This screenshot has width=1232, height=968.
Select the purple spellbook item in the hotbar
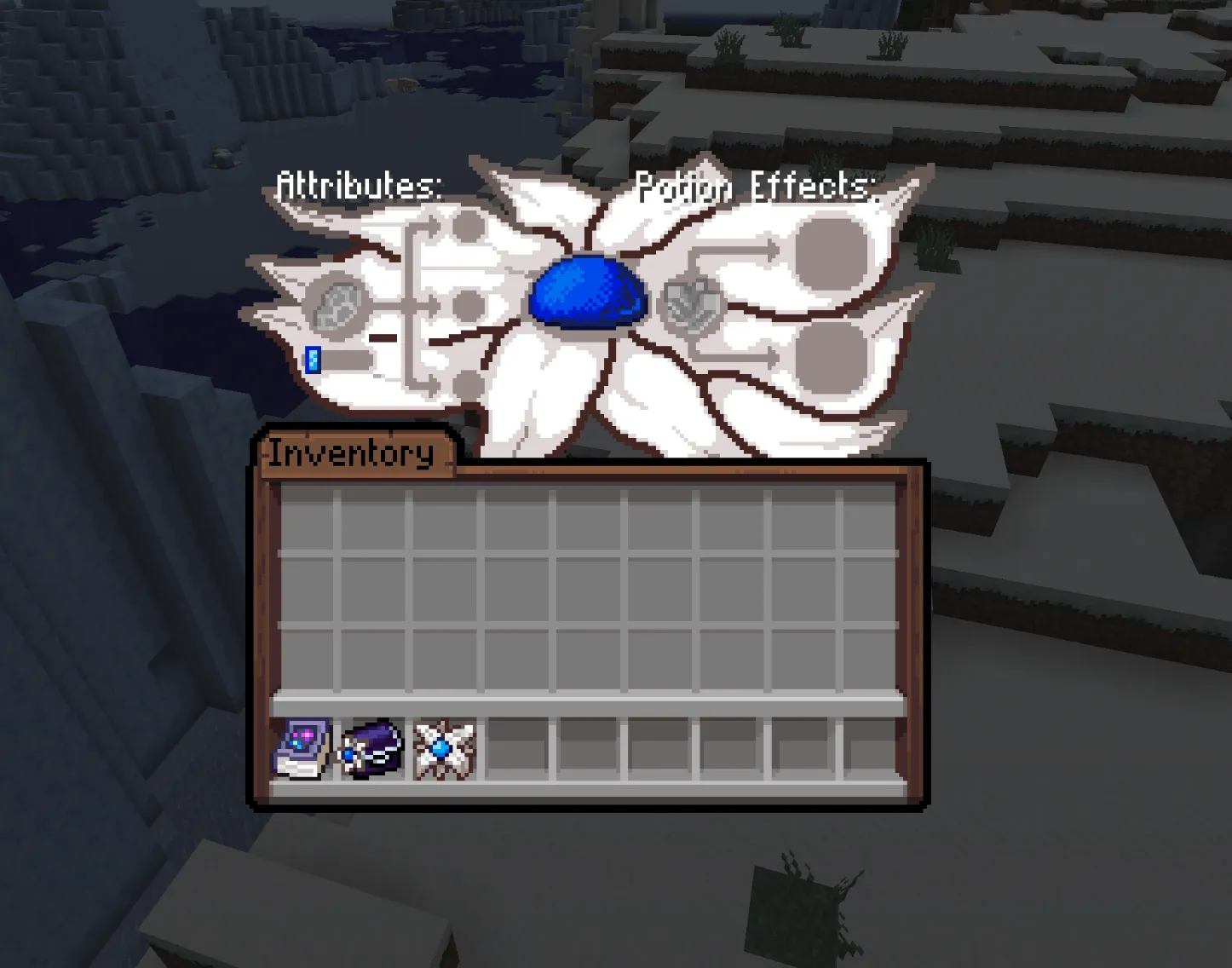click(x=300, y=748)
